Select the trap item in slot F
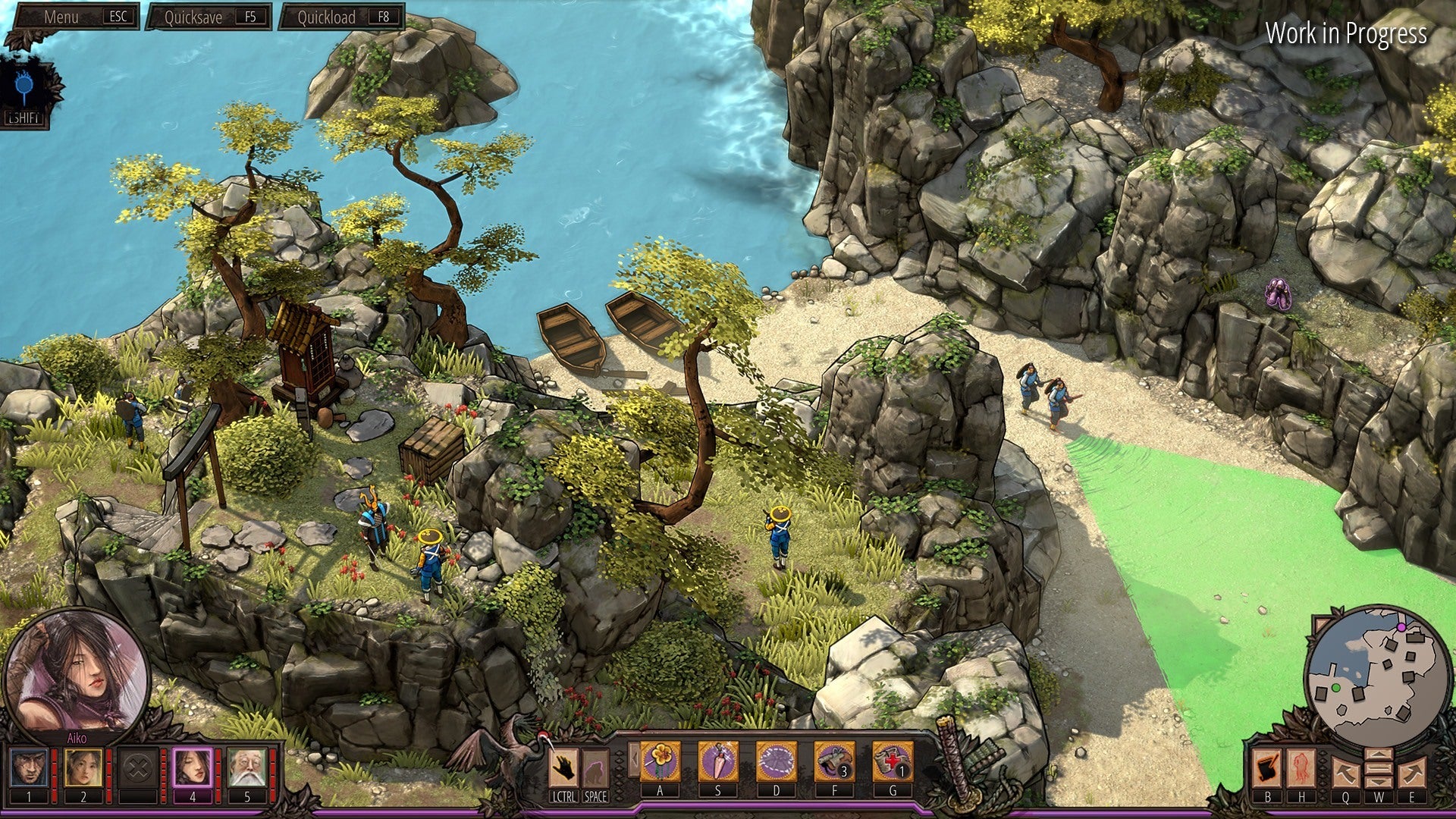 pyautogui.click(x=834, y=760)
